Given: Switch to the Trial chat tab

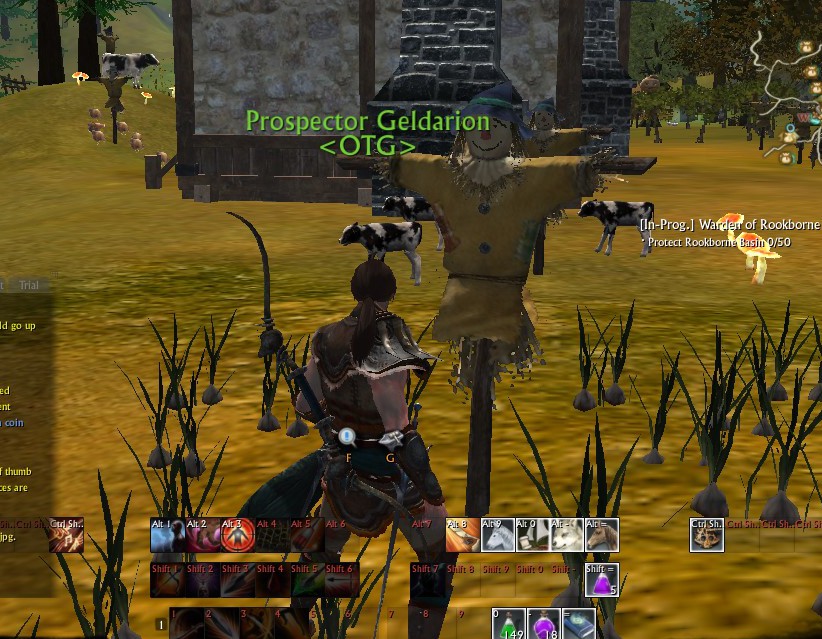Looking at the screenshot, I should (x=29, y=285).
